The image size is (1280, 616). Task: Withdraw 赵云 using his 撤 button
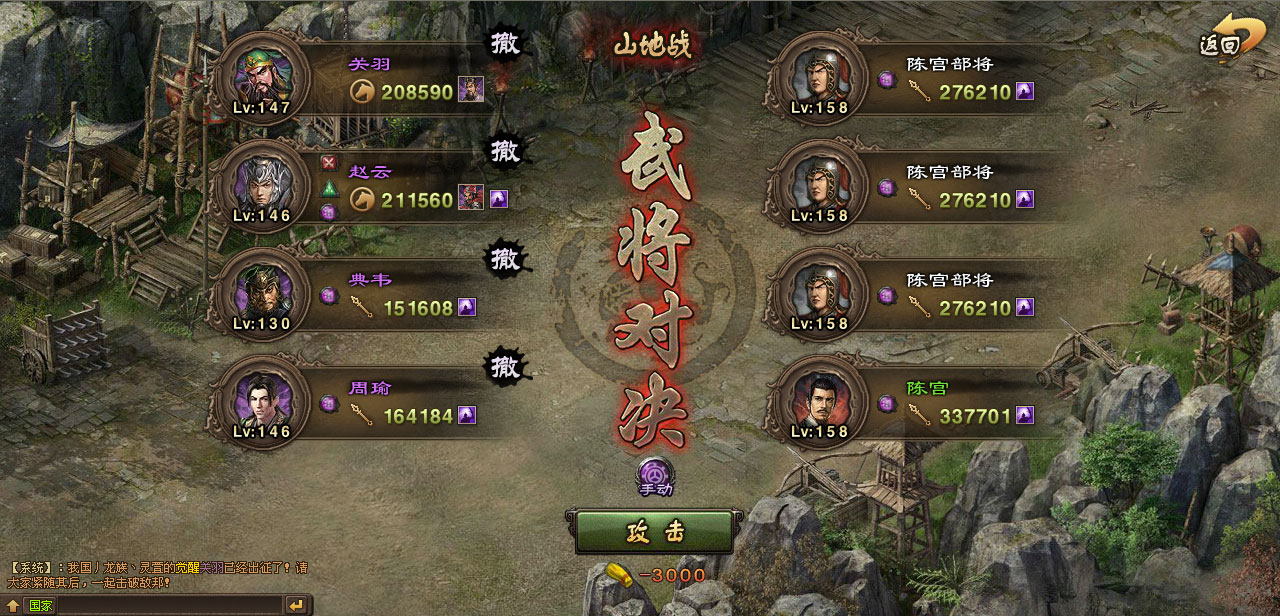point(506,152)
